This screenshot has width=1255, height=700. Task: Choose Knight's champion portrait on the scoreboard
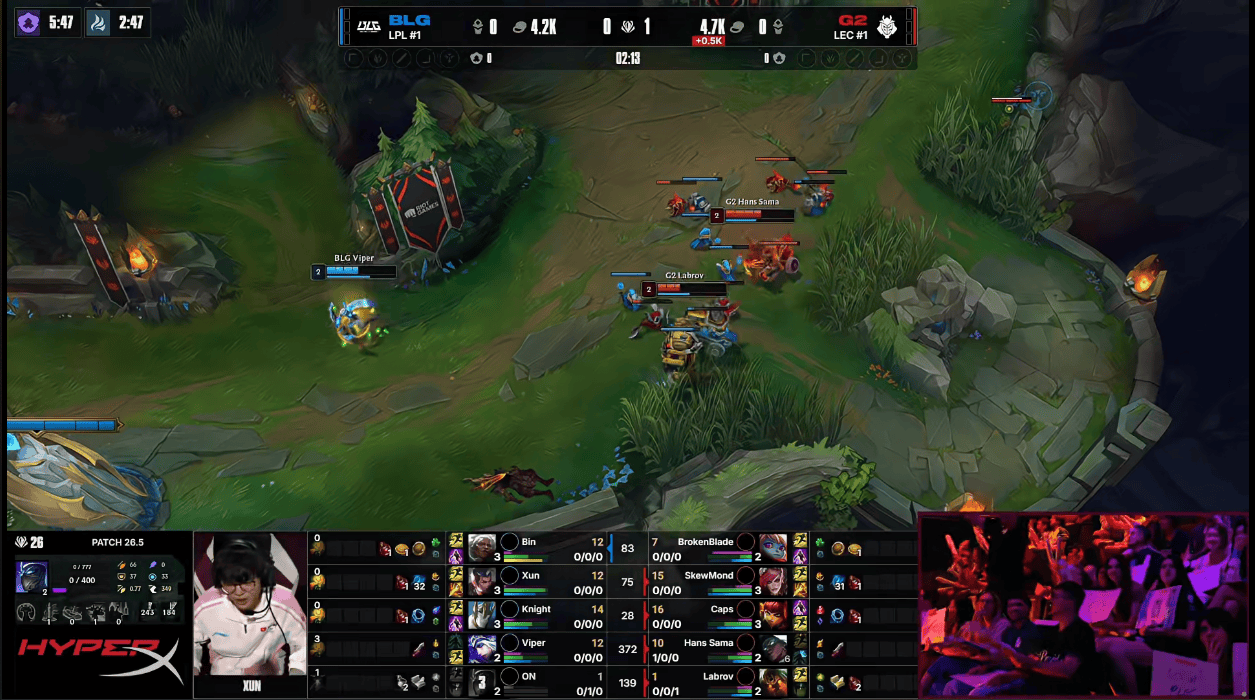(482, 615)
